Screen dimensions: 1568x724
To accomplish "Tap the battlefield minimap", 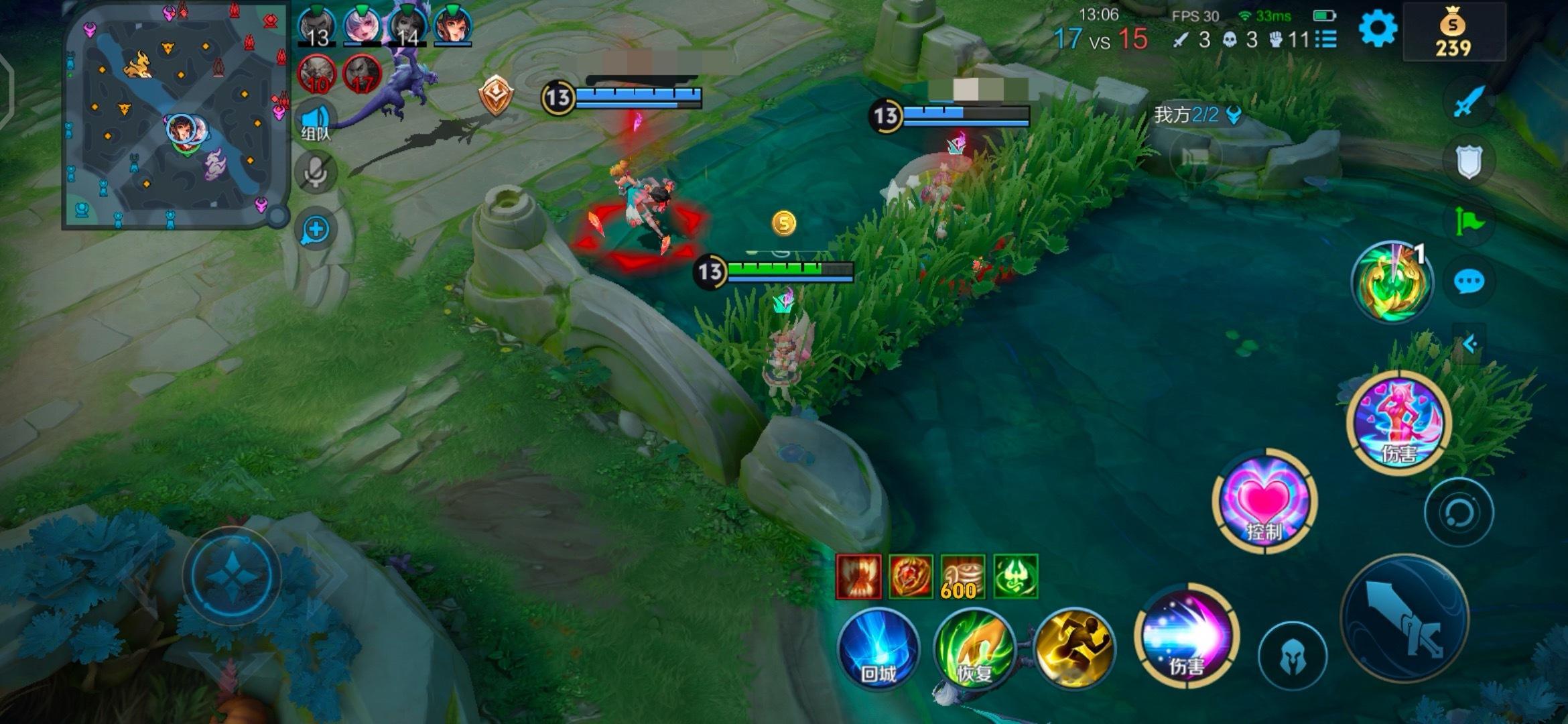I will pyautogui.click(x=176, y=115).
